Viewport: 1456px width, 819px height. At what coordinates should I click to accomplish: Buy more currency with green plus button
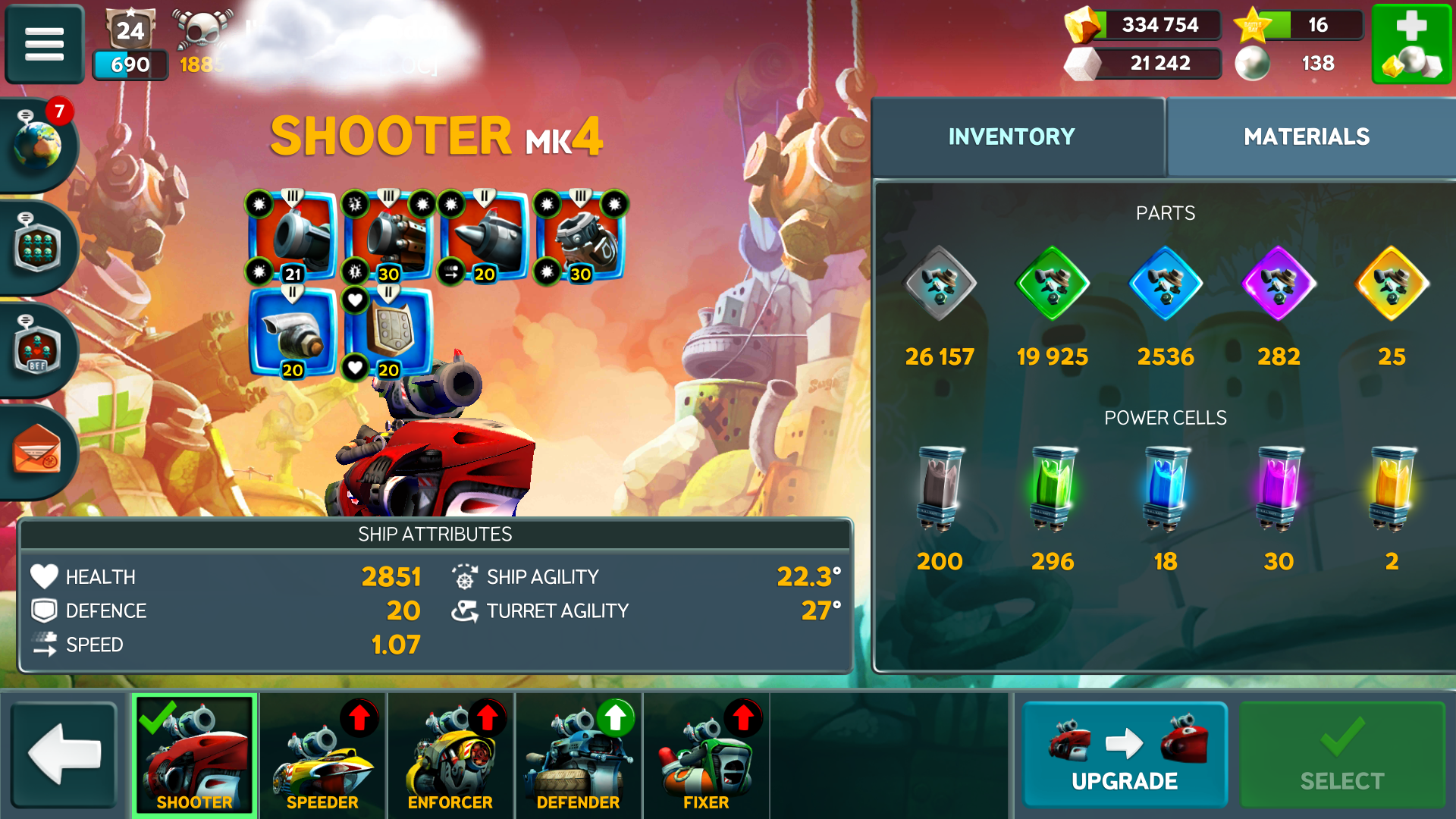[x=1410, y=43]
